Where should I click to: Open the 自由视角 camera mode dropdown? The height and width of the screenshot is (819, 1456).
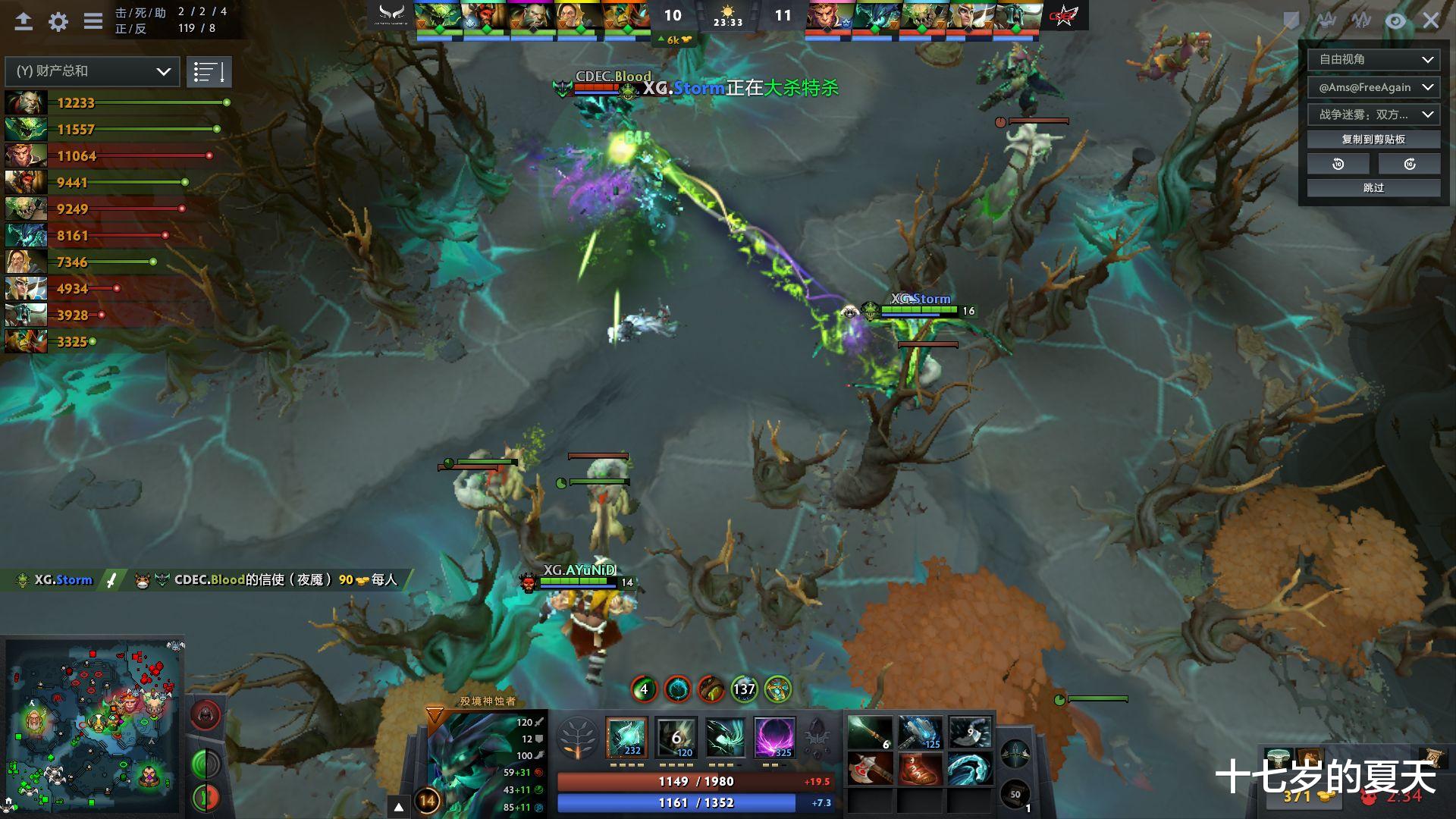click(1373, 60)
